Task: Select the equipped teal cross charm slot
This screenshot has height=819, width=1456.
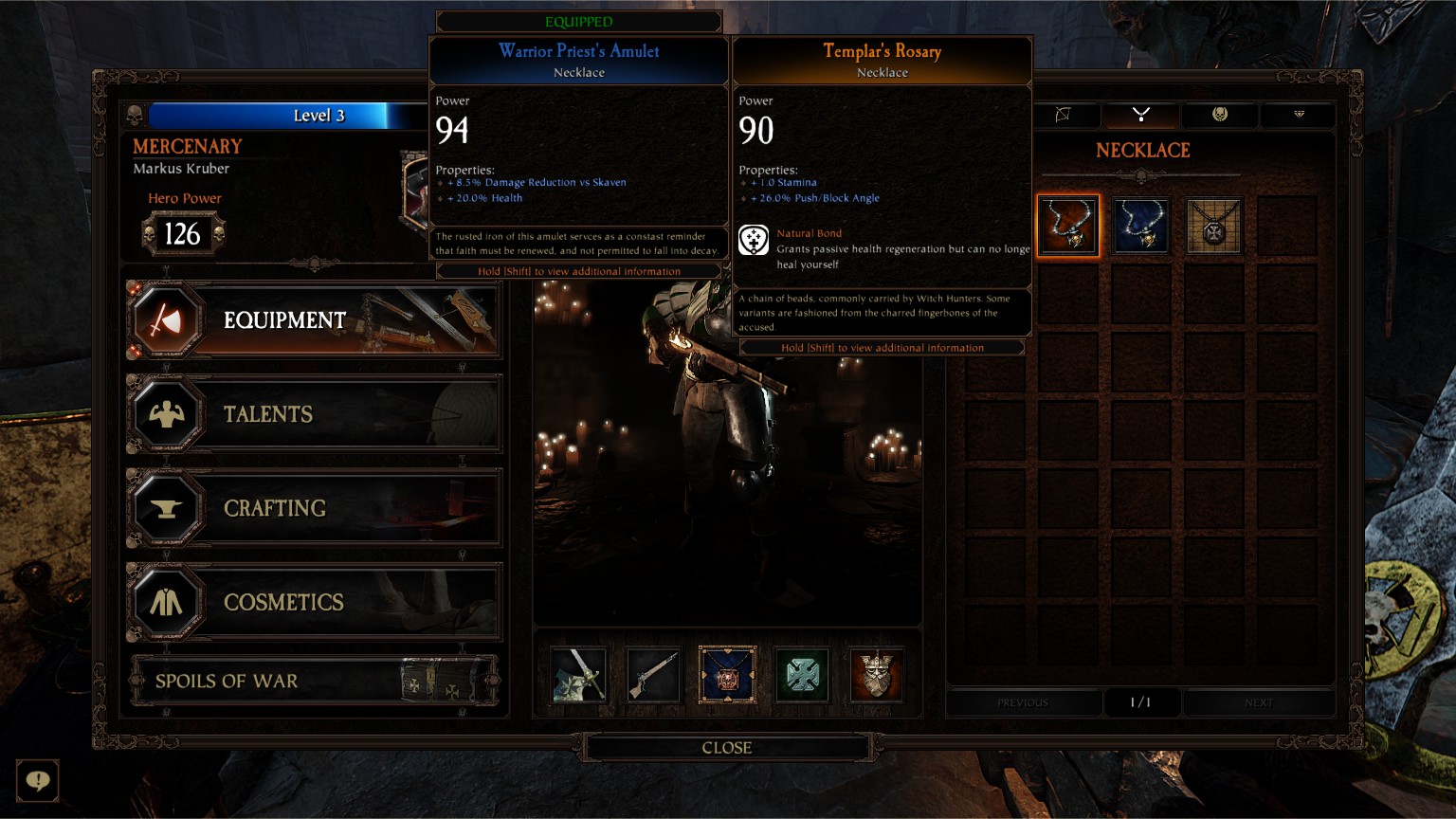Action: tap(802, 675)
